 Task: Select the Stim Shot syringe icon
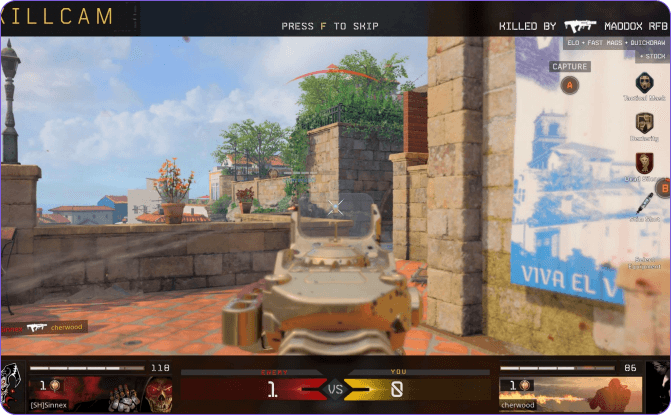click(x=643, y=204)
